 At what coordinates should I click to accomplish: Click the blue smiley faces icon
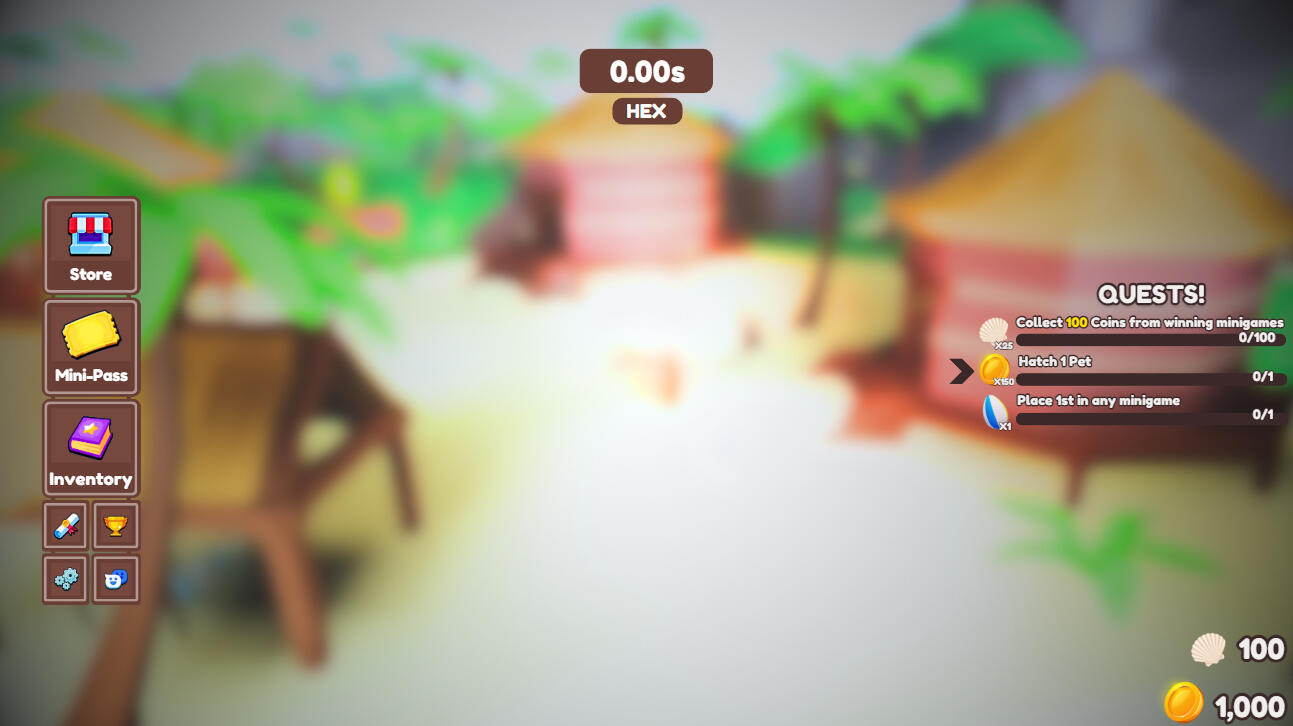(x=116, y=579)
